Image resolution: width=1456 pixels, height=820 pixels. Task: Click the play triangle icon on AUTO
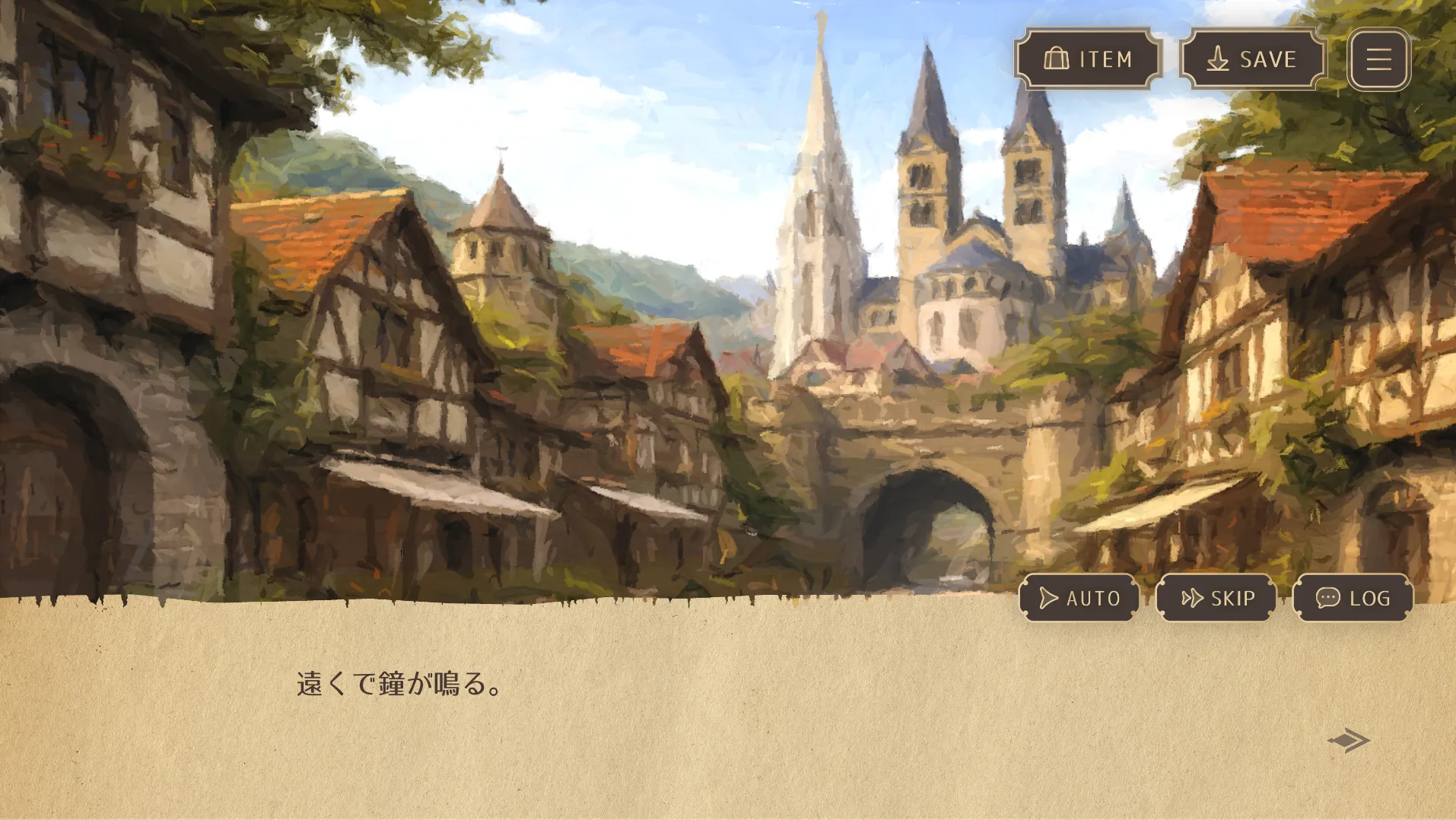click(x=1048, y=598)
